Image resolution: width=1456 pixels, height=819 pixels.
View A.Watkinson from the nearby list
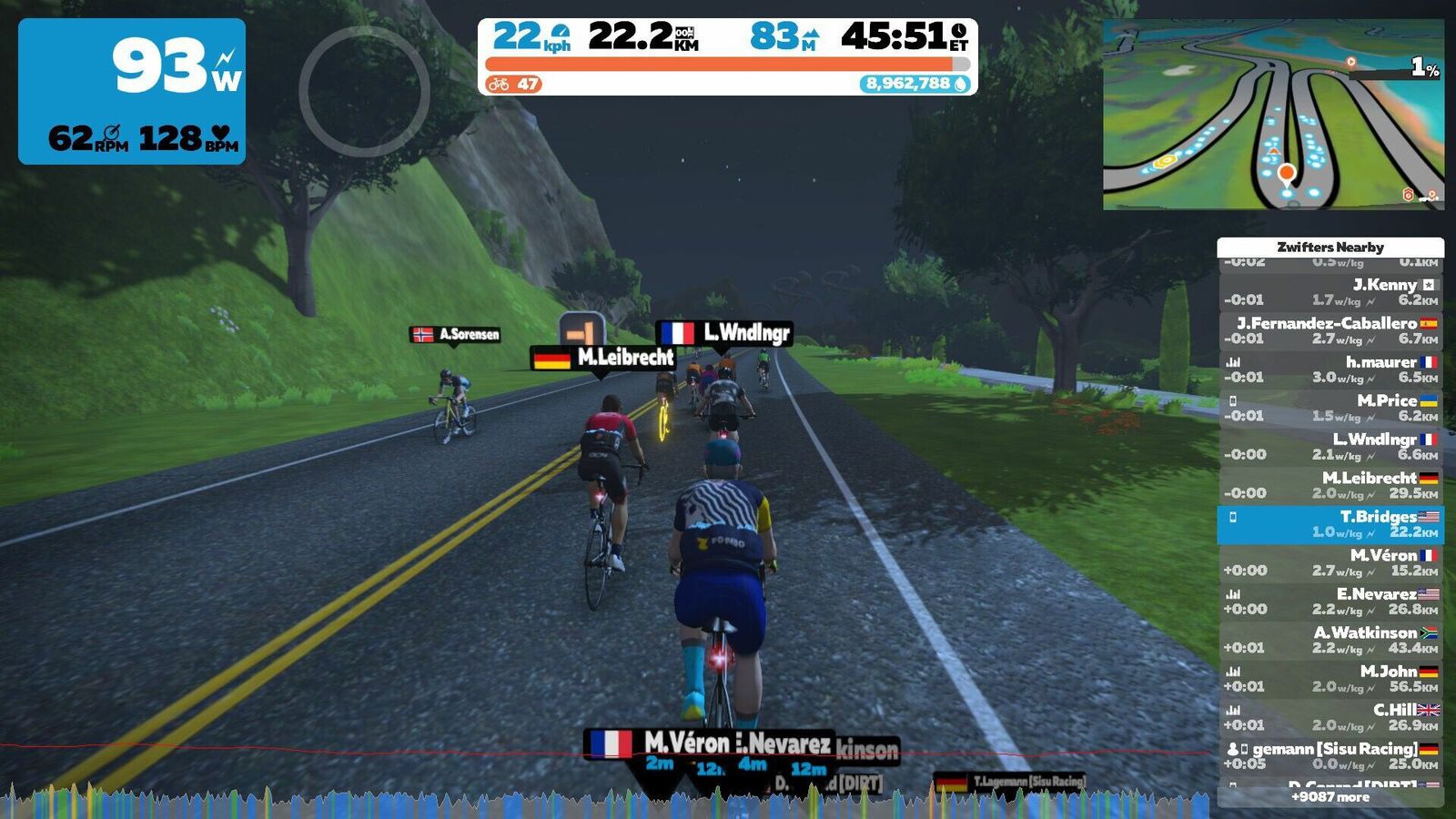(x=1330, y=640)
